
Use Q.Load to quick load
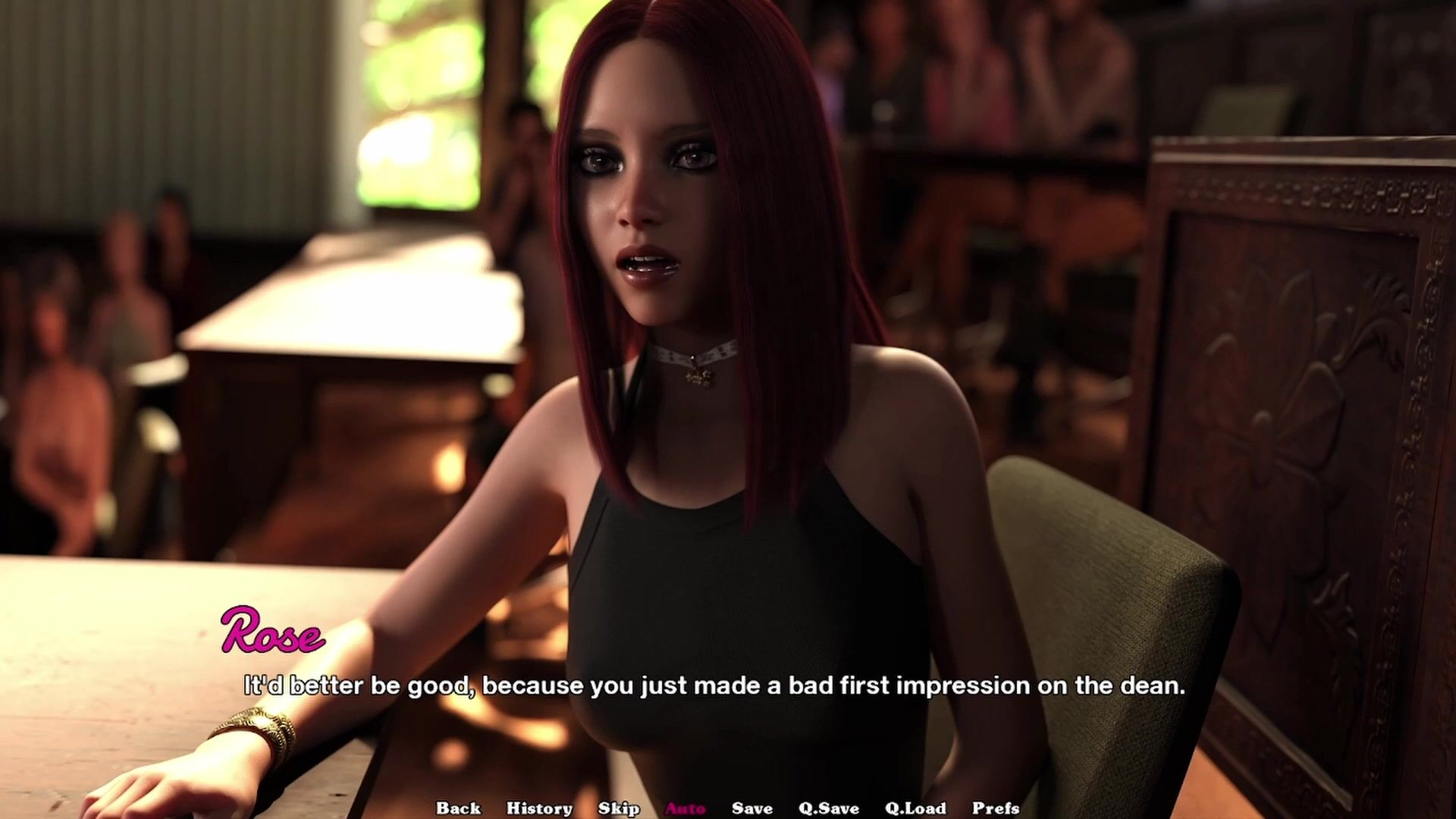click(915, 808)
